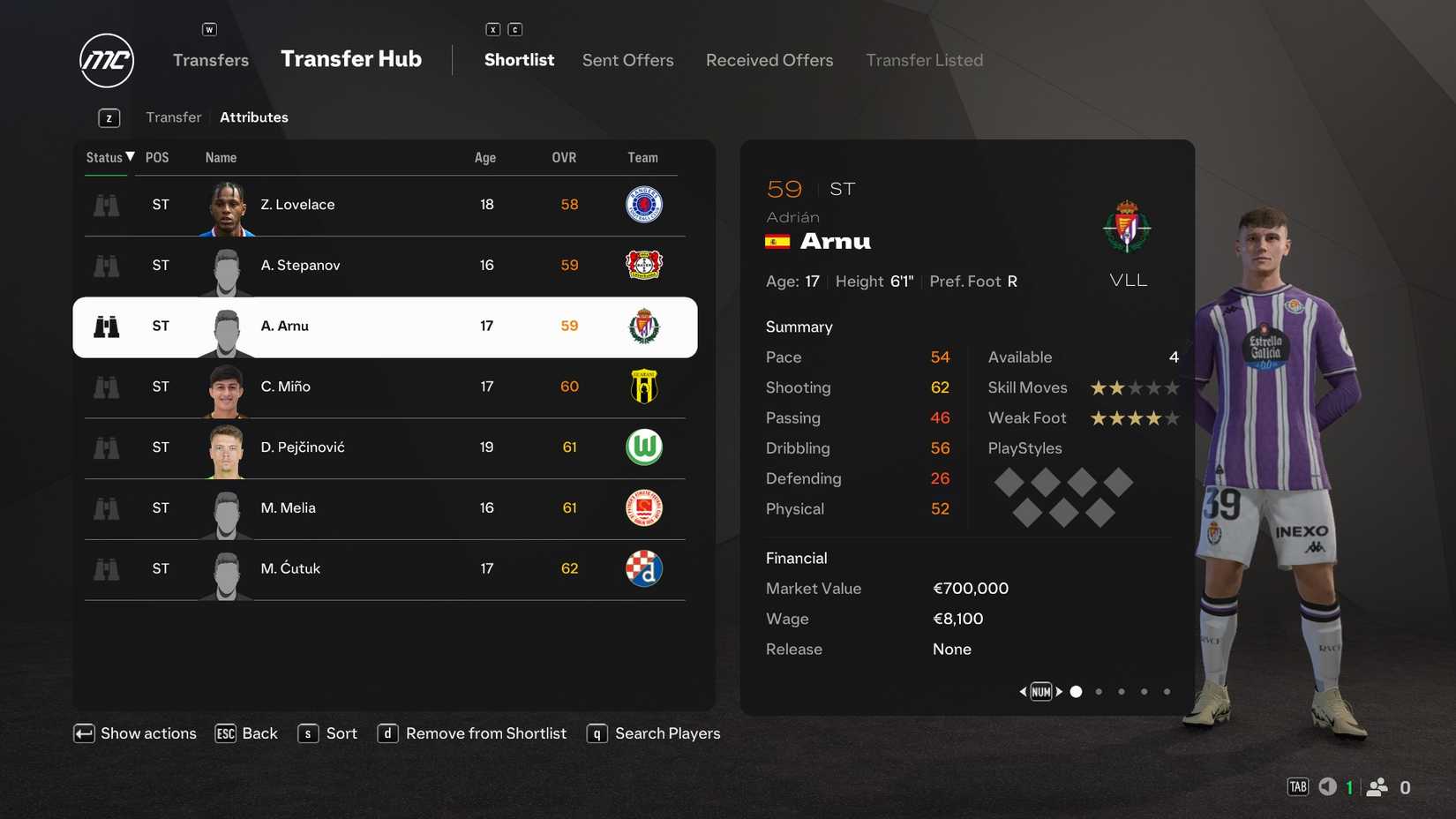Viewport: 1456px width, 819px height.
Task: Click the Search Players button
Action: pyautogui.click(x=668, y=733)
